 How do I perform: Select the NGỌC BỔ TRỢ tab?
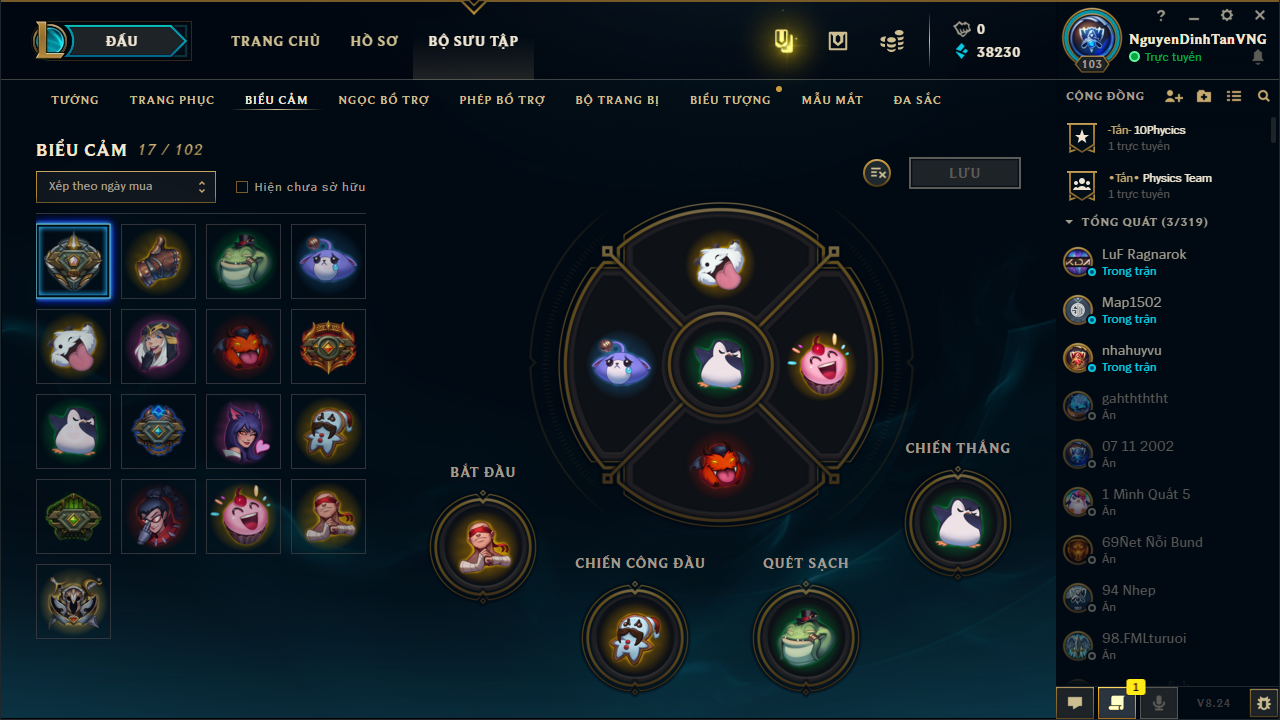coord(383,100)
